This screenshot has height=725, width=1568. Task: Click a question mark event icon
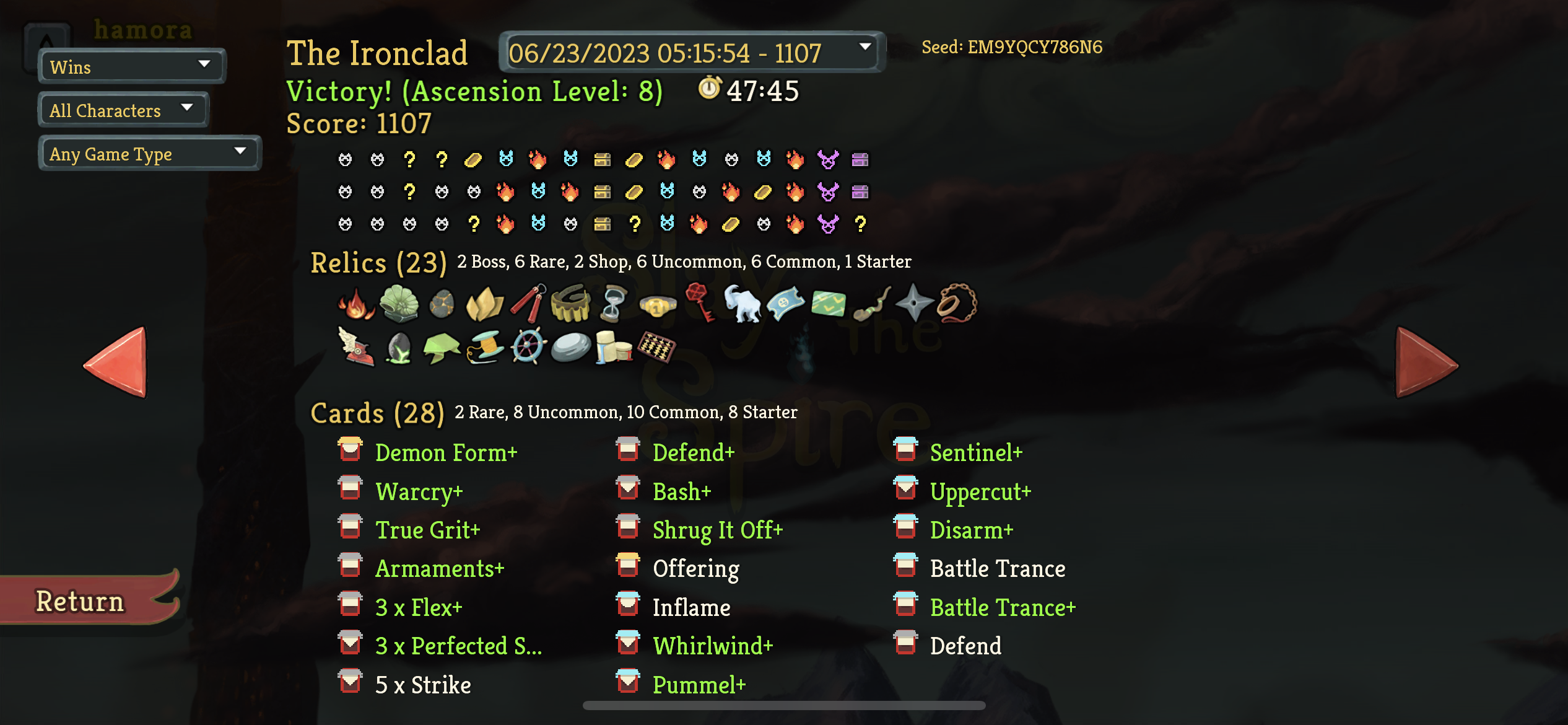(x=409, y=160)
